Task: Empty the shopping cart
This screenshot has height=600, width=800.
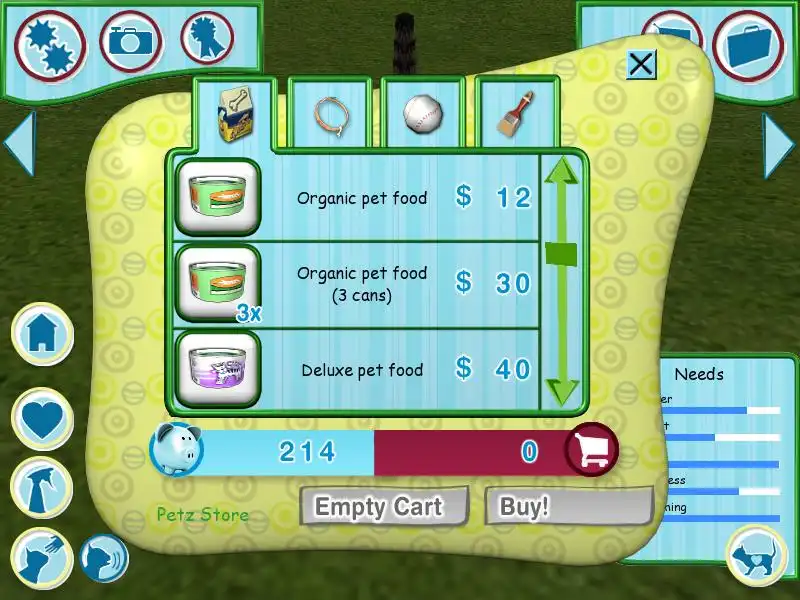Action: [384, 506]
